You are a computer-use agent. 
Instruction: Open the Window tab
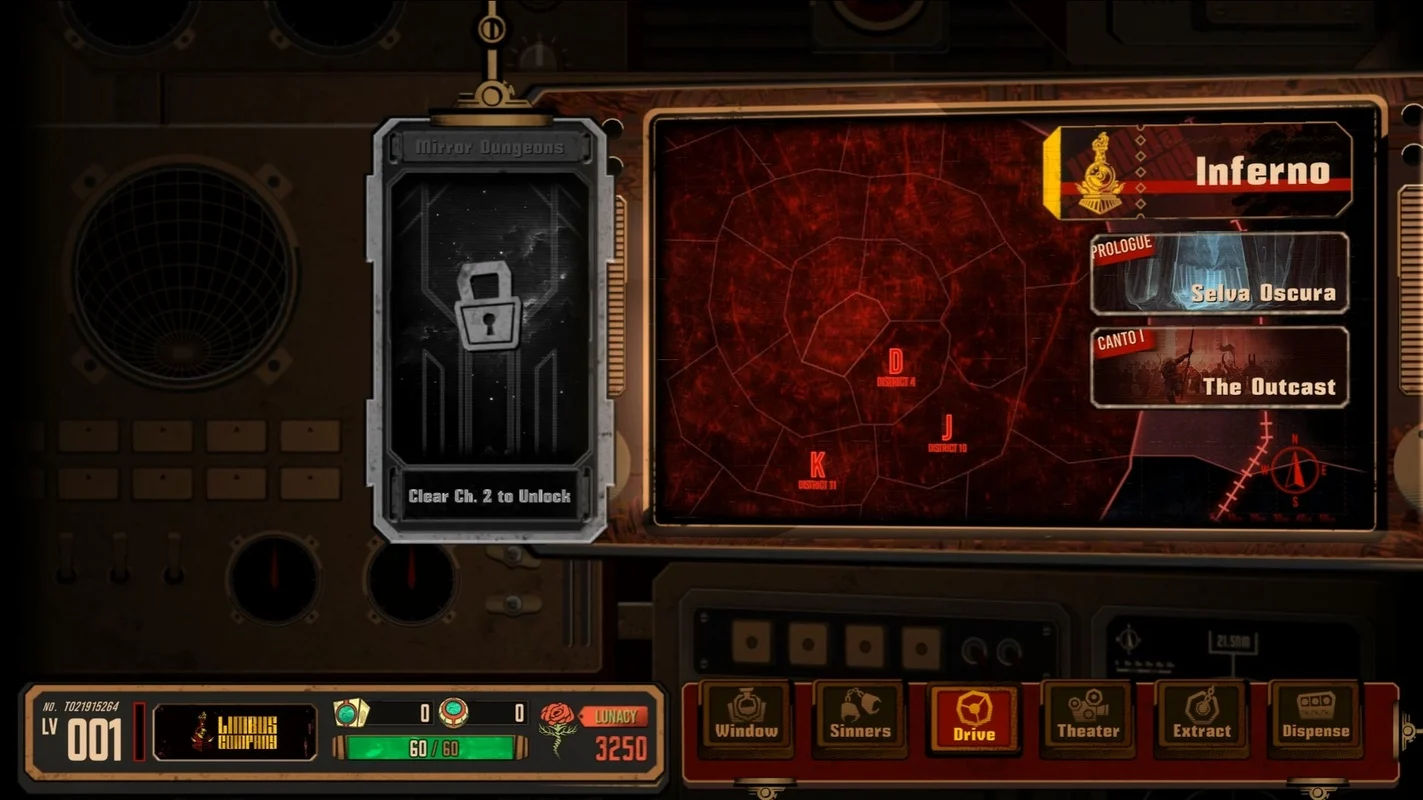pos(746,717)
